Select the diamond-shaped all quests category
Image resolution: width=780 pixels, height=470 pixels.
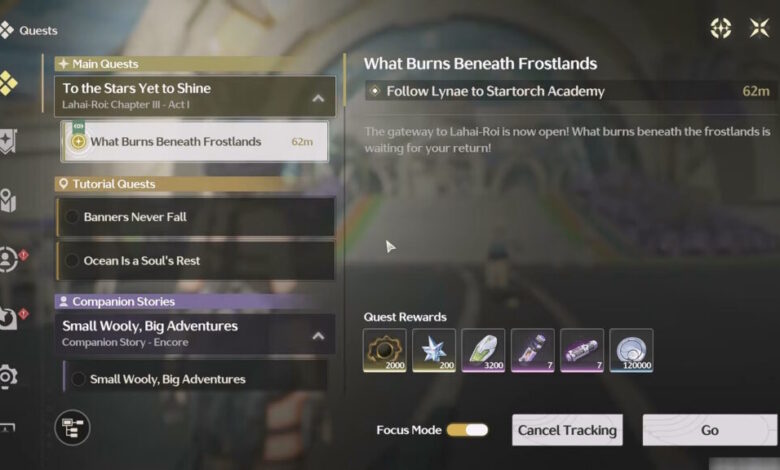(x=8, y=84)
